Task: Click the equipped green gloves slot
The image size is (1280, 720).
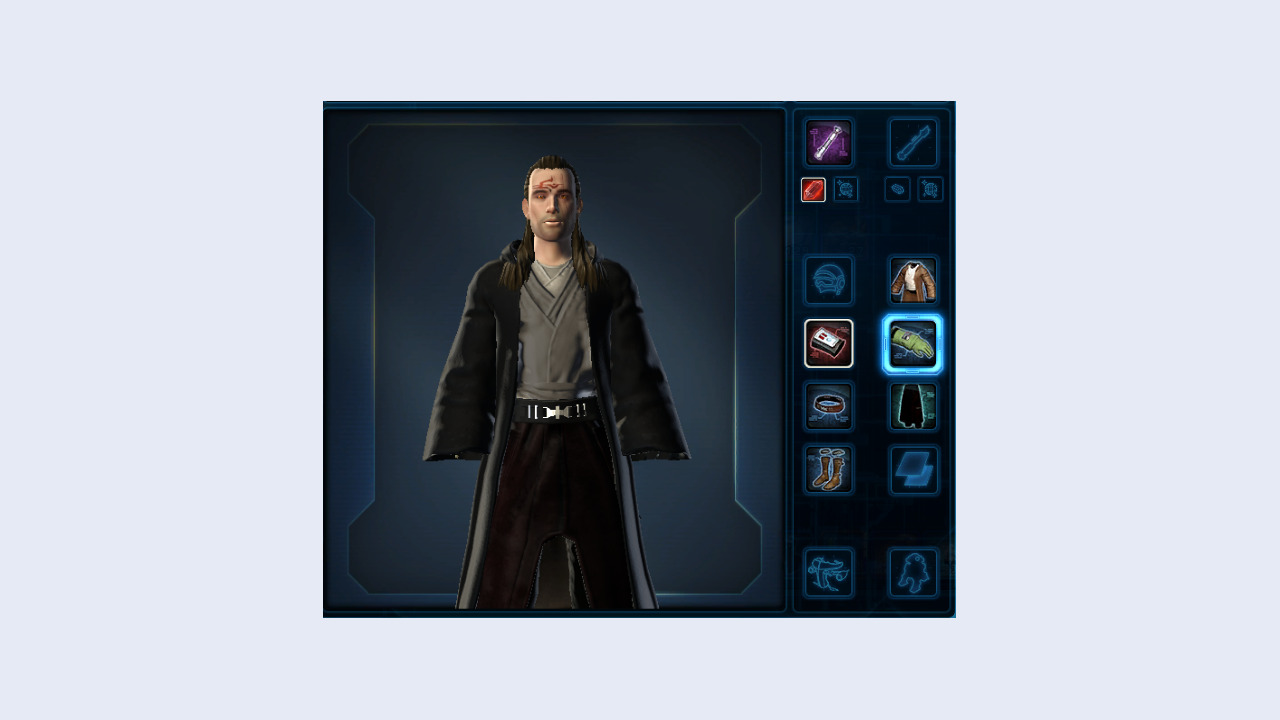Action: point(911,344)
